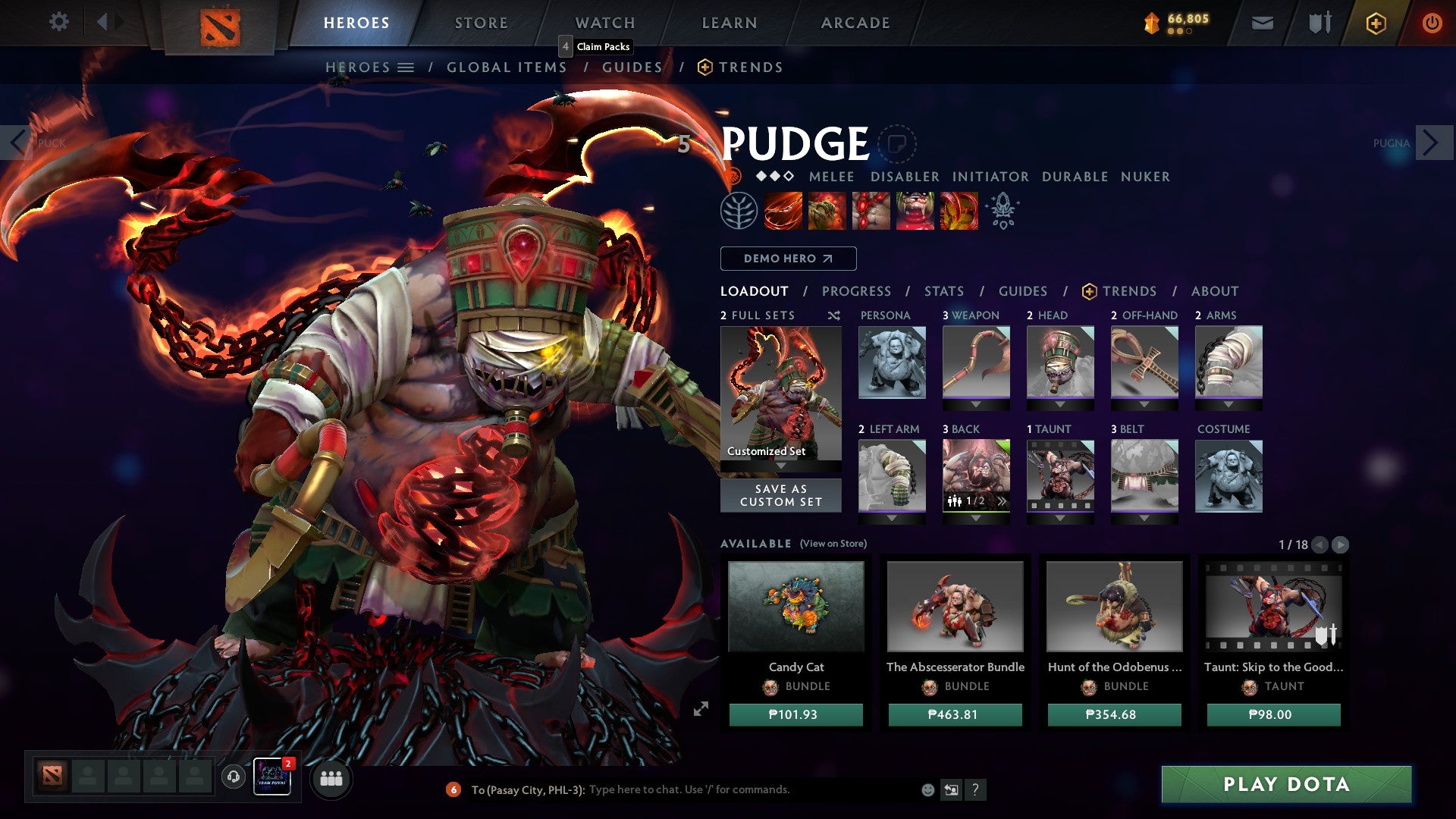Open the Armory shield-and-sword icon
The height and width of the screenshot is (819, 1456).
coord(1319,23)
